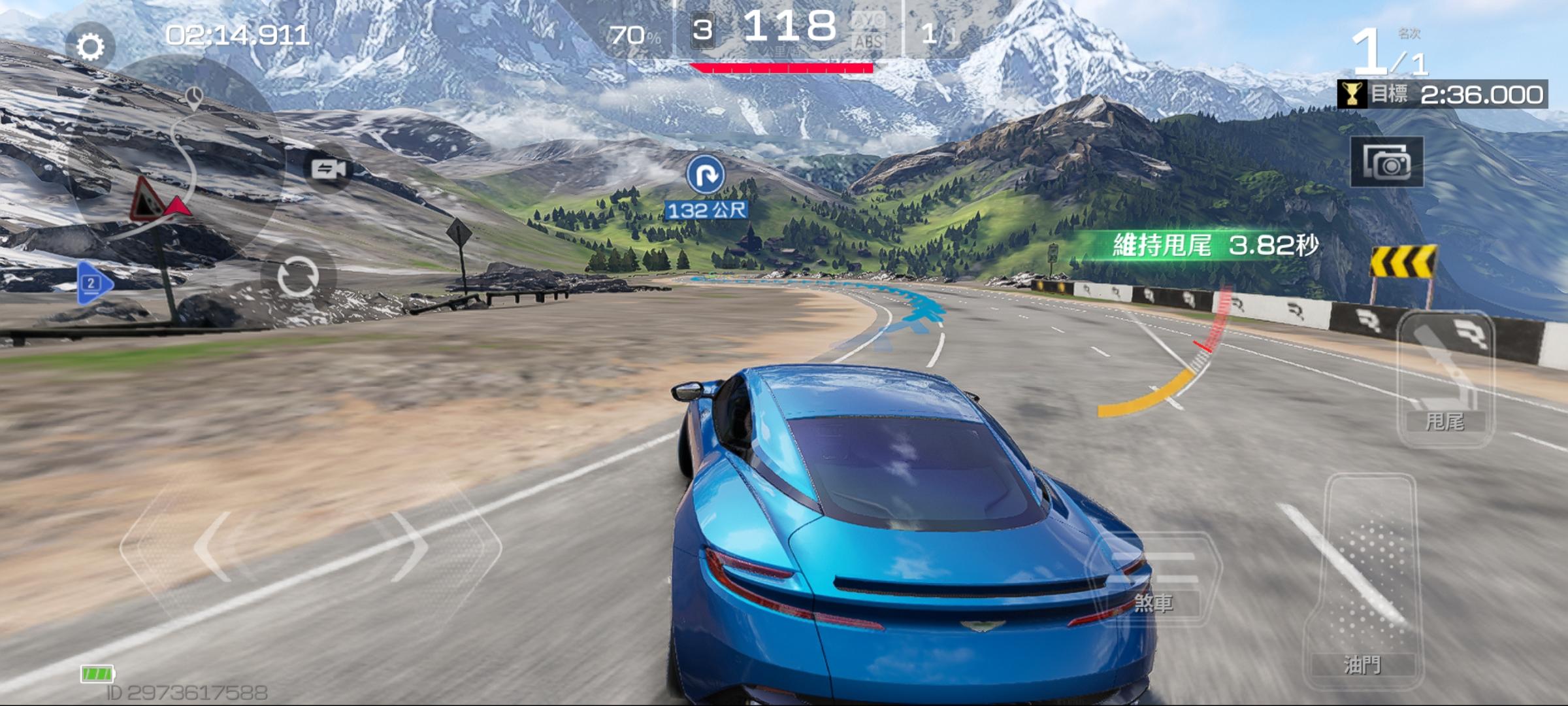Steer left with the left arrow

point(216,546)
